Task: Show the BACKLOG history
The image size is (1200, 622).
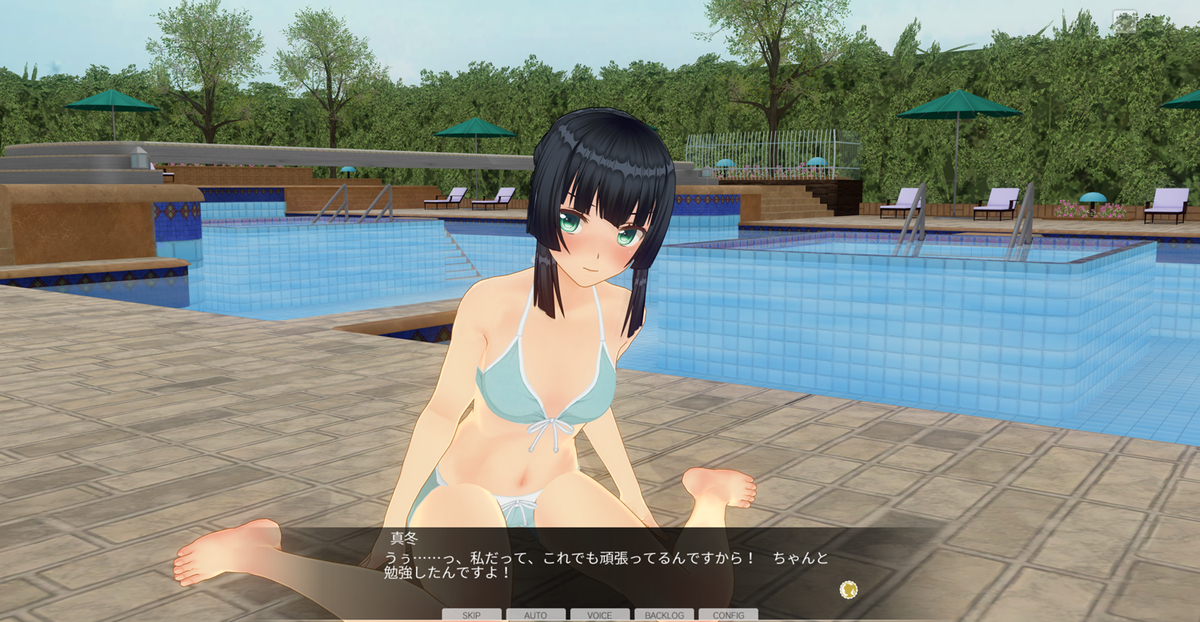Action: (664, 615)
